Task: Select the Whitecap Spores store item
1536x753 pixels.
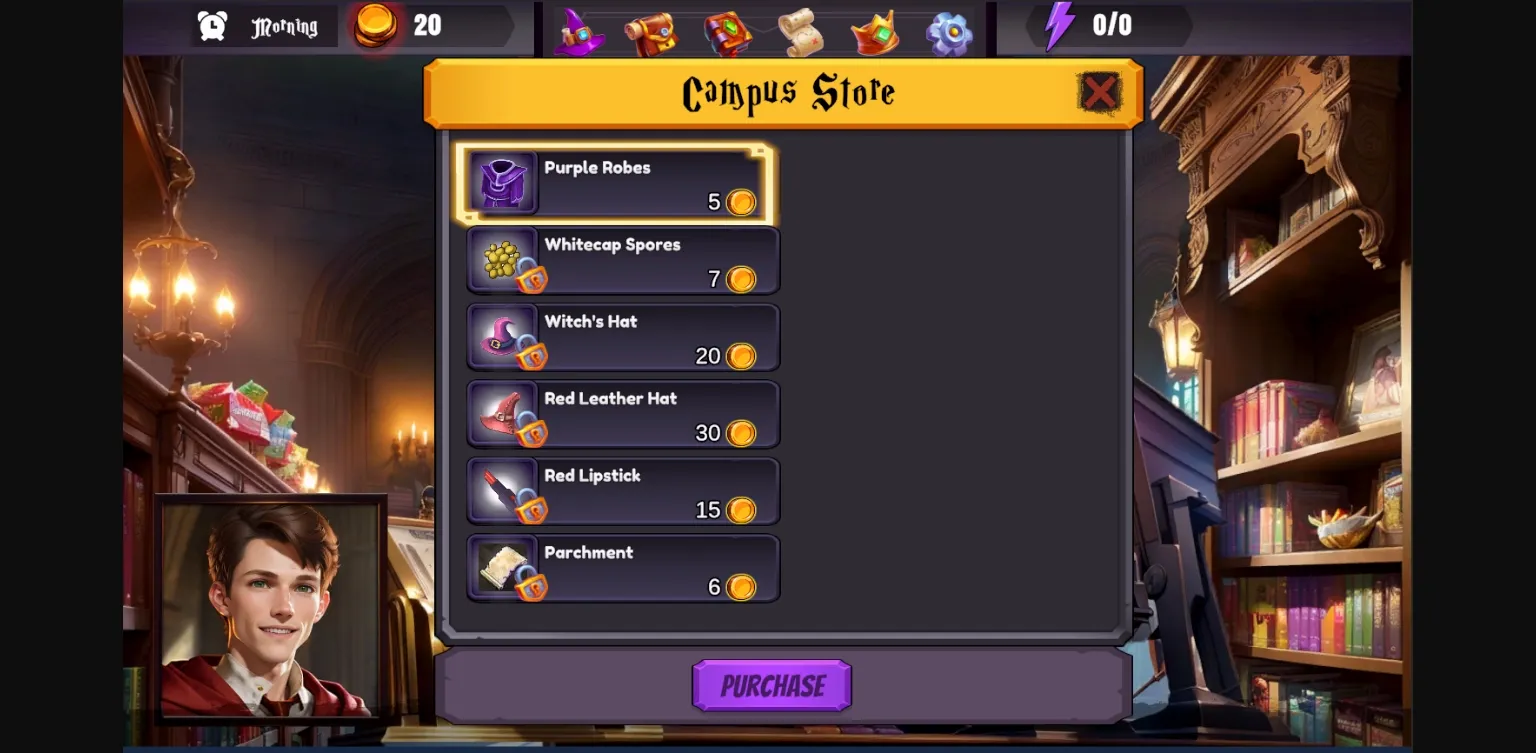Action: (622, 260)
